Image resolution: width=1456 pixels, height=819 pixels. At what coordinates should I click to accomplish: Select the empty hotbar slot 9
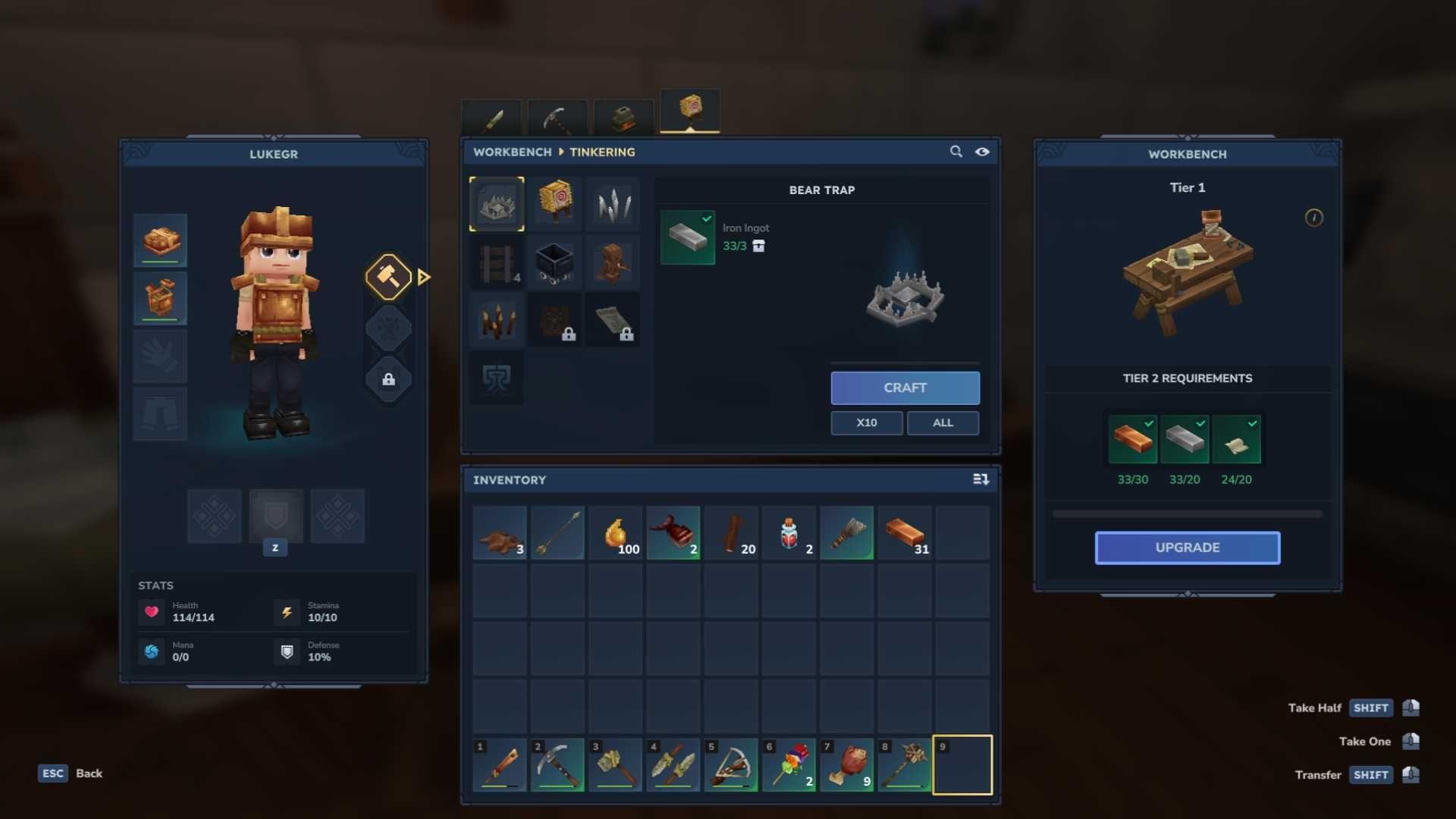pos(961,764)
